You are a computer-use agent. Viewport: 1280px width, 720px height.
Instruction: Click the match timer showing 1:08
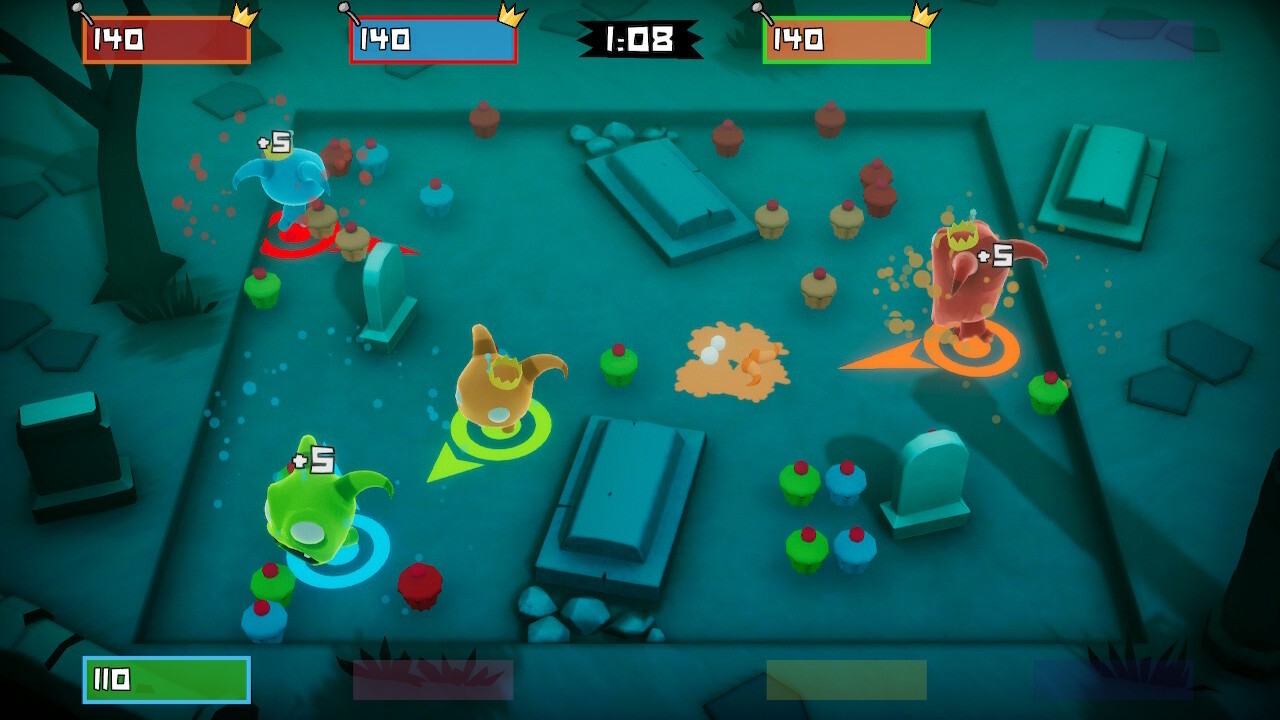click(640, 40)
